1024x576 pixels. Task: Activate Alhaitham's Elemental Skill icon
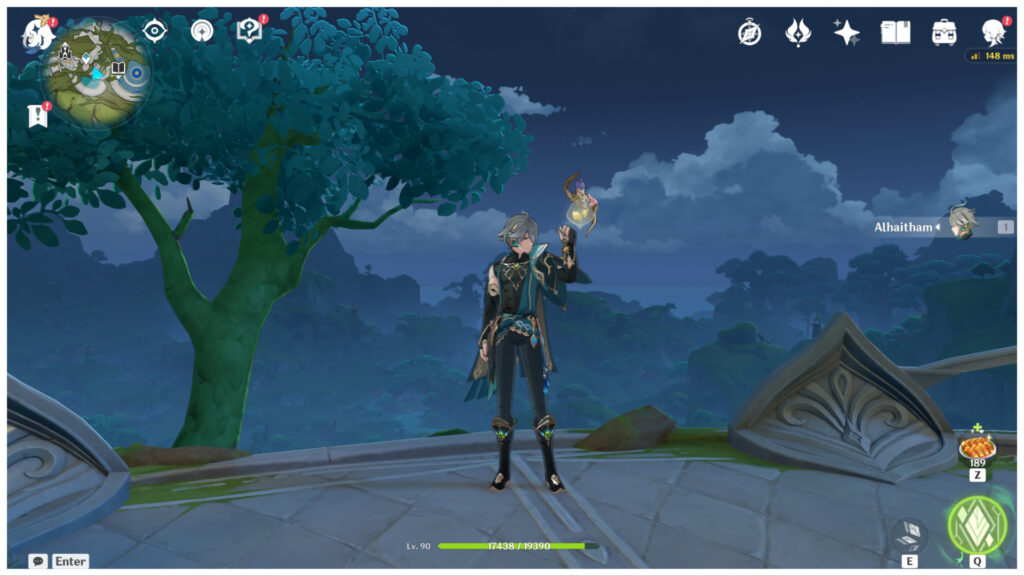pos(909,534)
